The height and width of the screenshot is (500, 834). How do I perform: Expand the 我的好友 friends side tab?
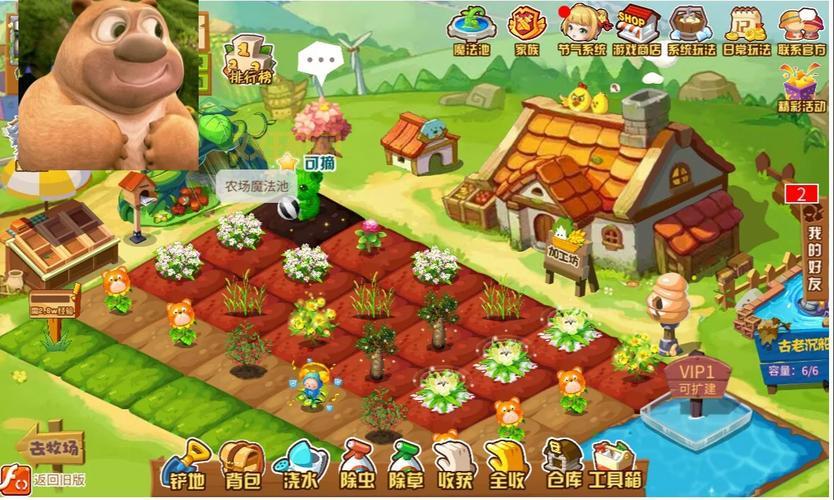[815, 250]
